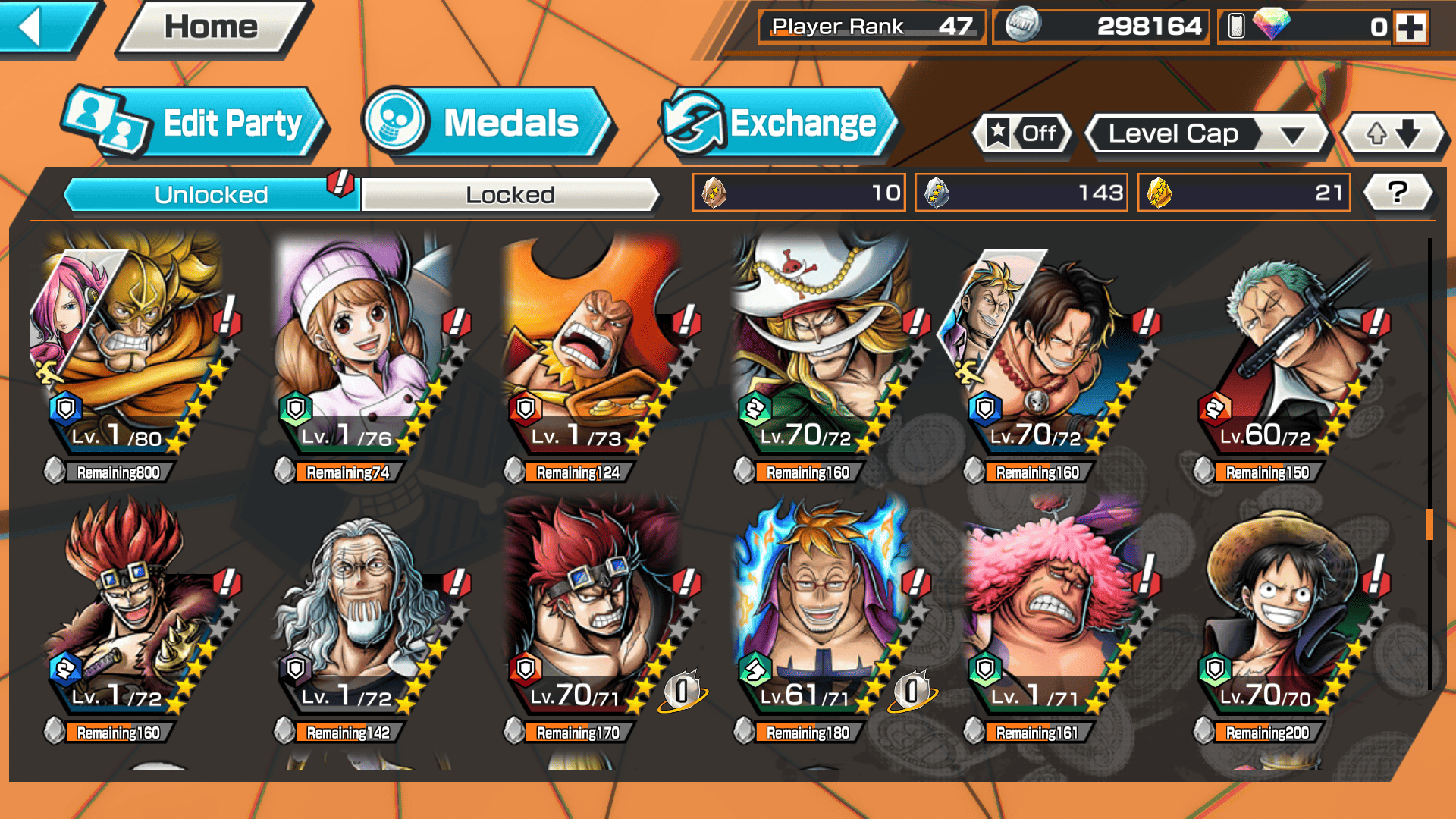Add rainbow diamonds with the plus button
Viewport: 1456px width, 819px height.
(x=1410, y=27)
